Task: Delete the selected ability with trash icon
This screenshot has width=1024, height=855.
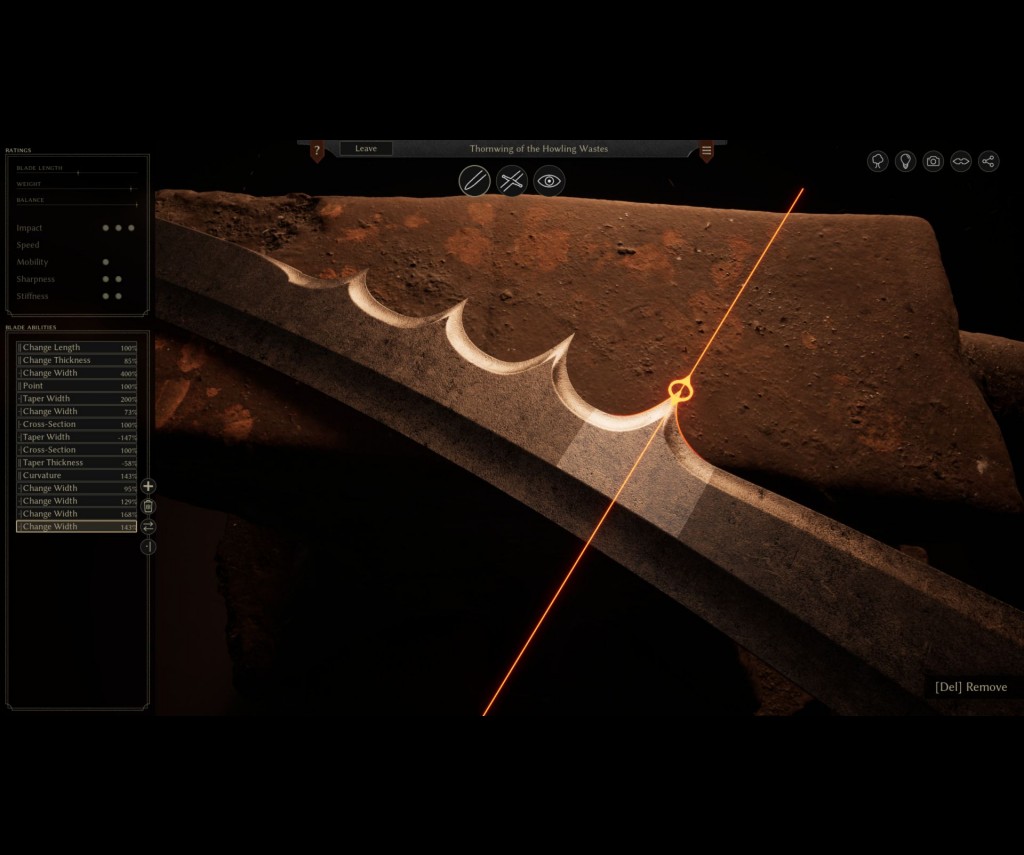Action: pyautogui.click(x=148, y=506)
